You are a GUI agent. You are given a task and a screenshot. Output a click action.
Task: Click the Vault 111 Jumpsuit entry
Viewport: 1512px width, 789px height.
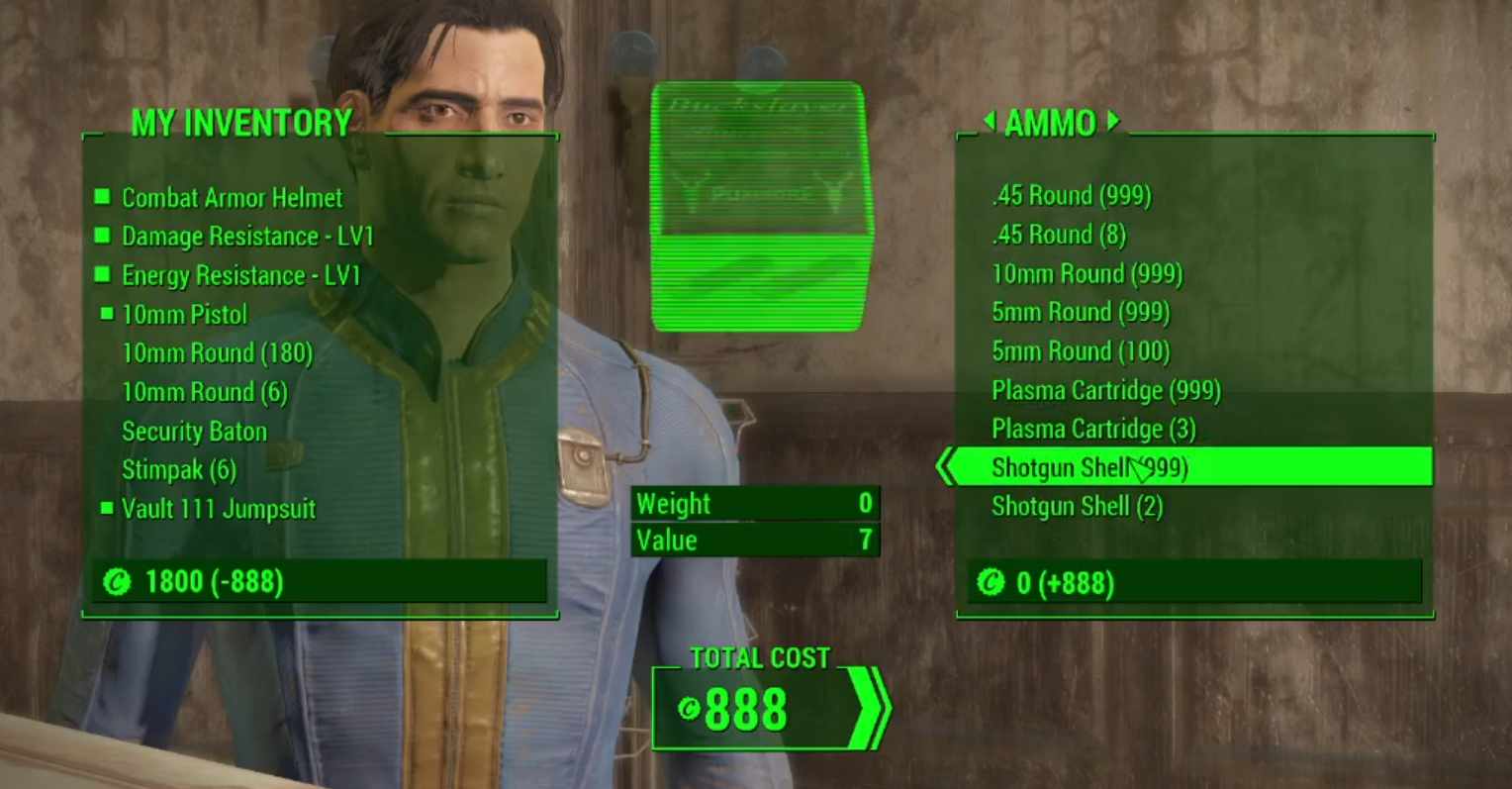(218, 509)
